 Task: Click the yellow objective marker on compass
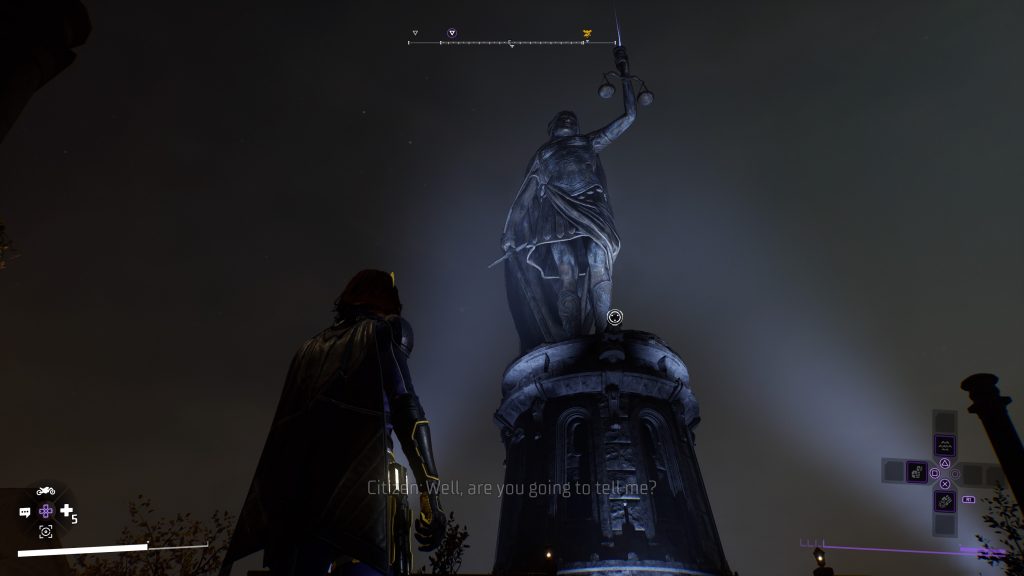click(587, 34)
